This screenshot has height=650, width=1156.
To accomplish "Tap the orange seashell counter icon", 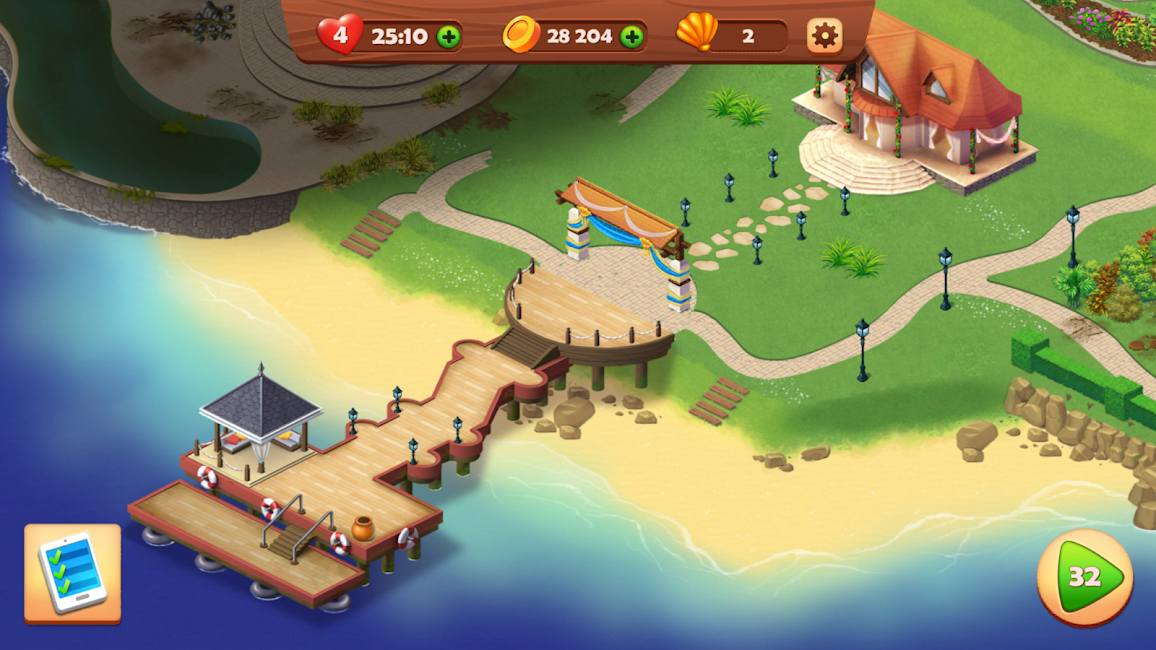I will [697, 33].
